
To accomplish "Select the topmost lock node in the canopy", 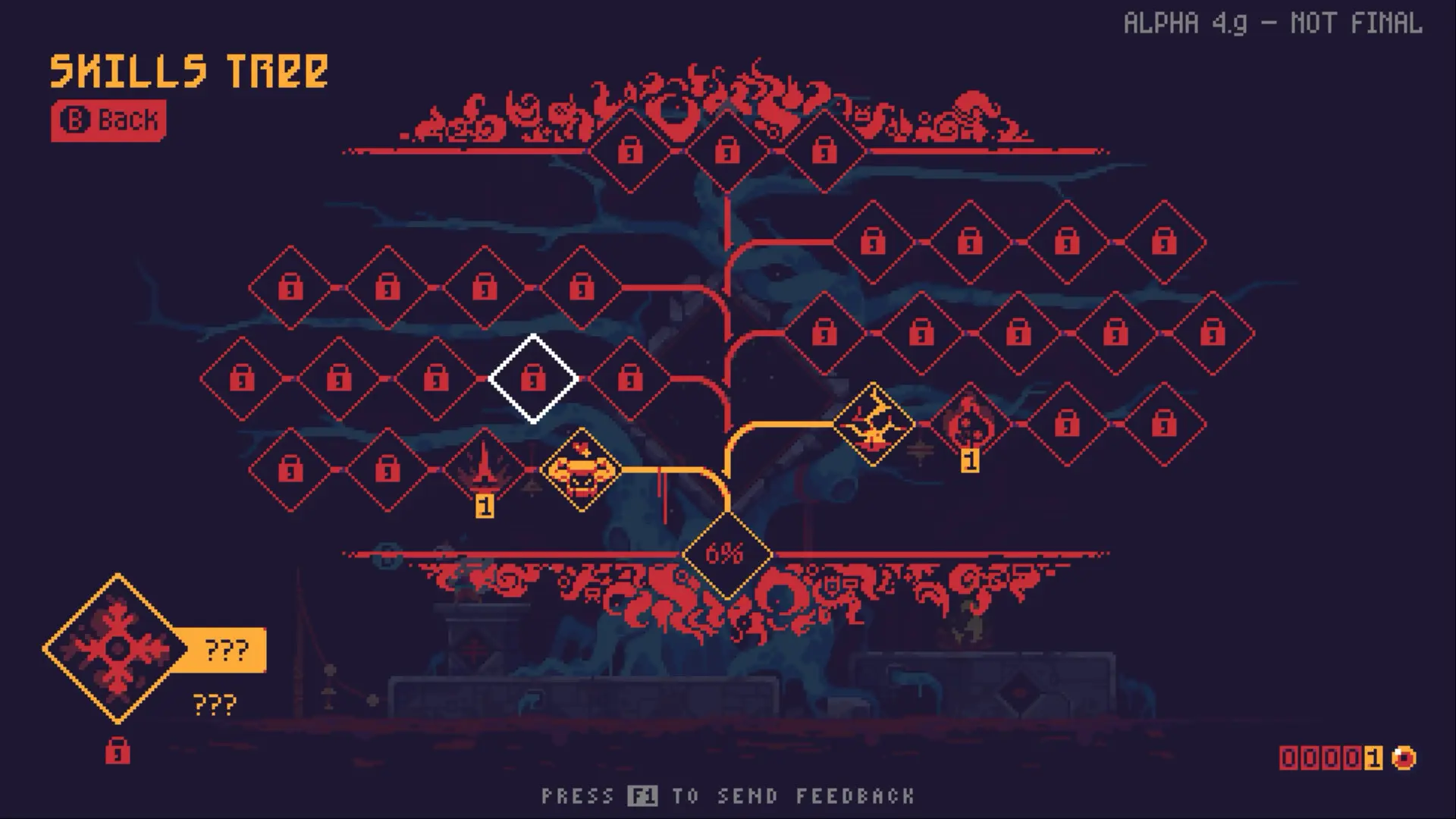I will click(x=726, y=152).
